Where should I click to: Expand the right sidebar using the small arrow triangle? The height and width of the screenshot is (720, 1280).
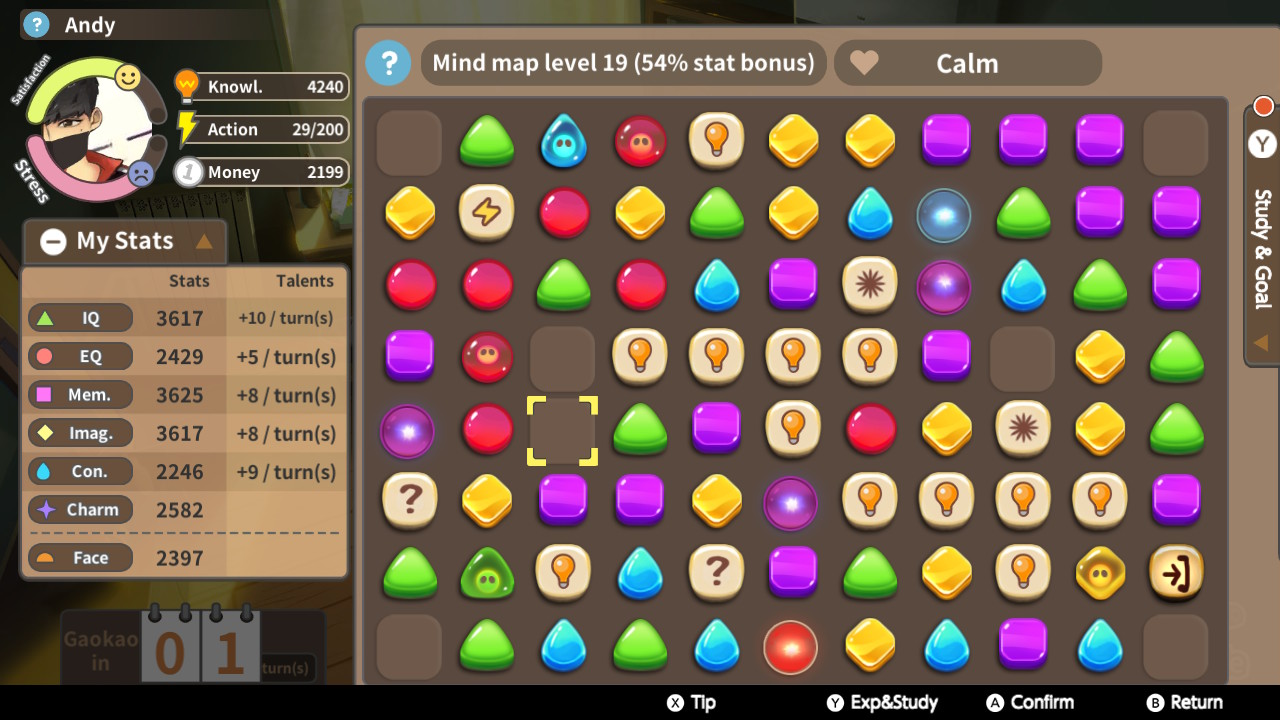point(1262,342)
